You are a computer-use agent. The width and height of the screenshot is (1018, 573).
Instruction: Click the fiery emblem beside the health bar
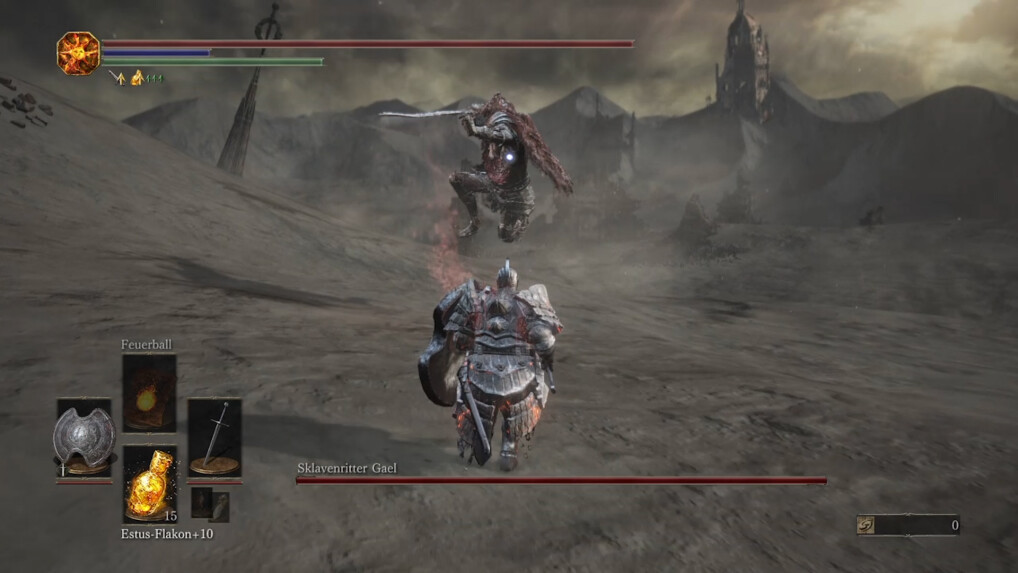78,53
